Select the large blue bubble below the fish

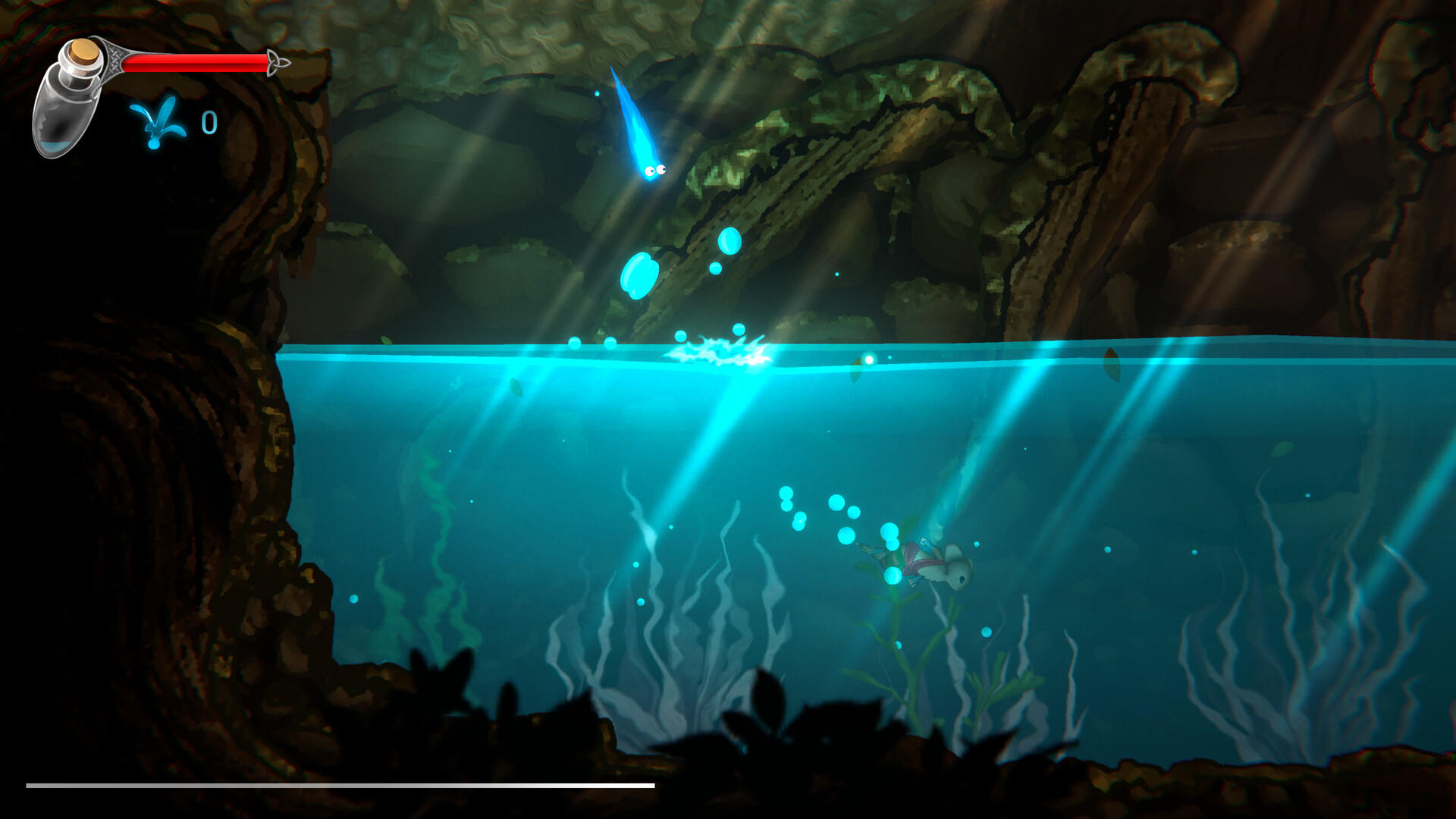coord(637,273)
